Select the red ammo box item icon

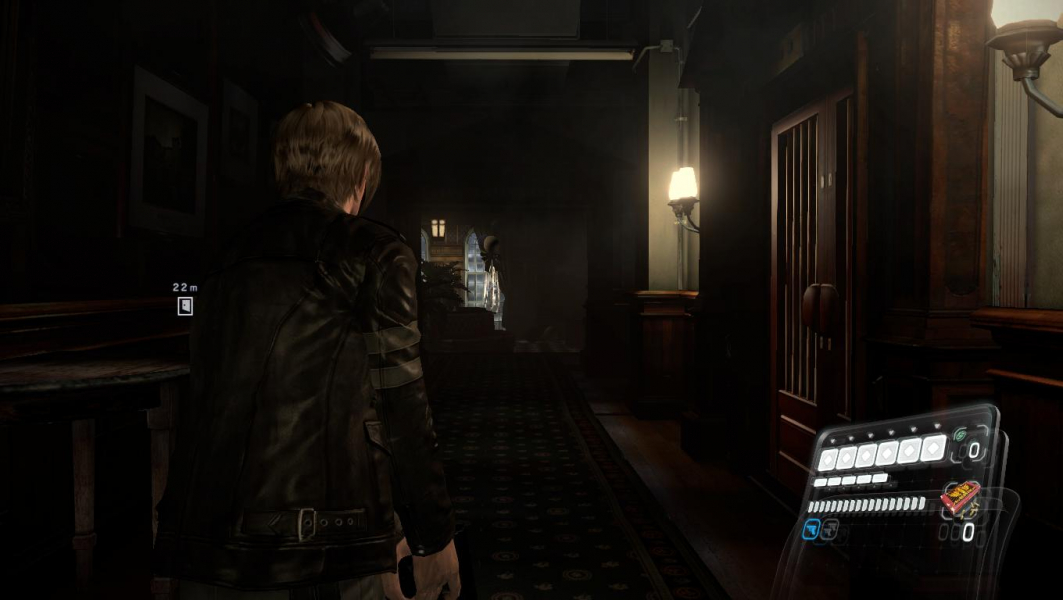point(960,496)
